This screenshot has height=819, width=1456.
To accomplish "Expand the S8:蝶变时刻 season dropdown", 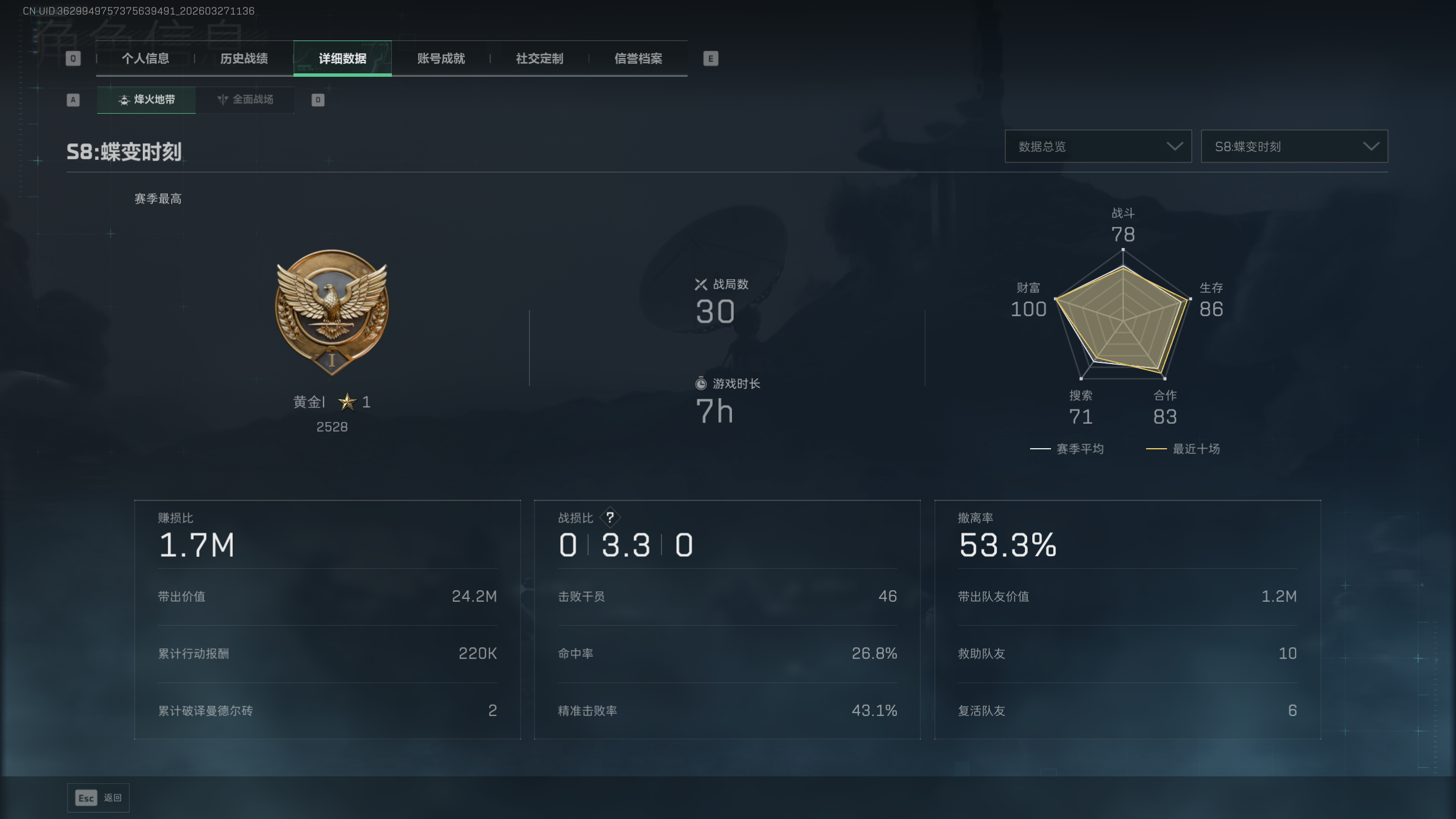I will pyautogui.click(x=1294, y=147).
